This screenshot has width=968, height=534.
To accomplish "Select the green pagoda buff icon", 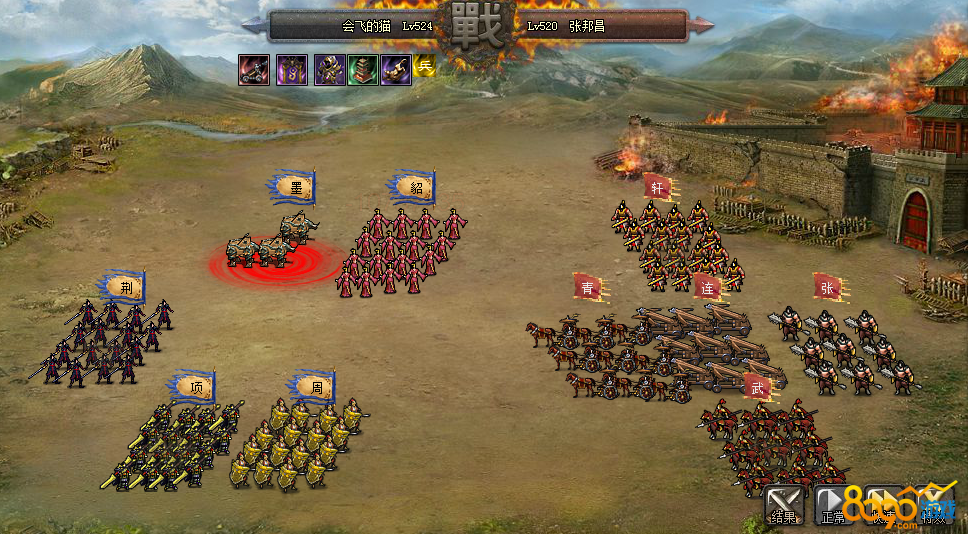I will (x=363, y=70).
